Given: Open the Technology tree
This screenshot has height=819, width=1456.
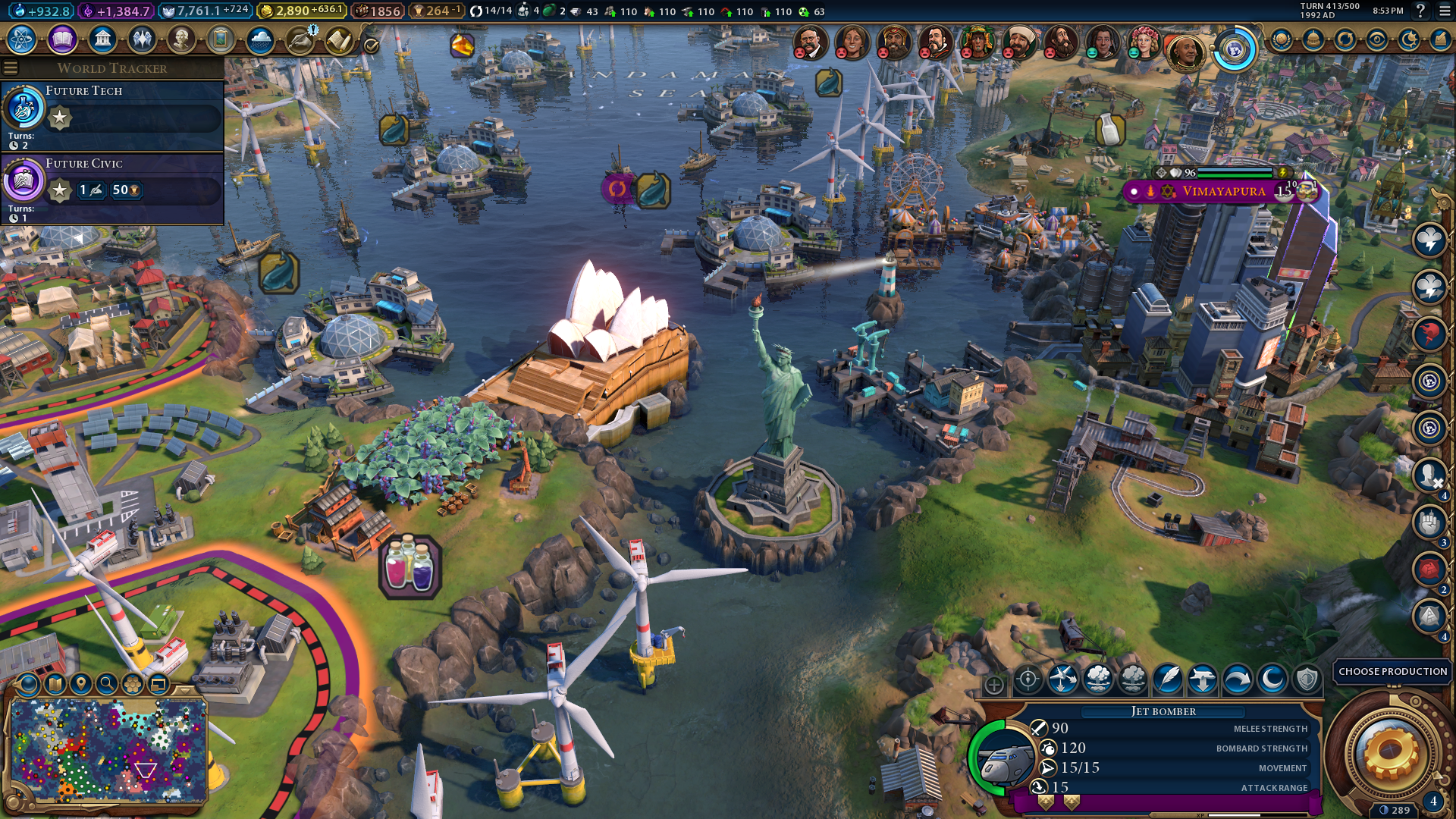Looking at the screenshot, I should pyautogui.click(x=22, y=39).
